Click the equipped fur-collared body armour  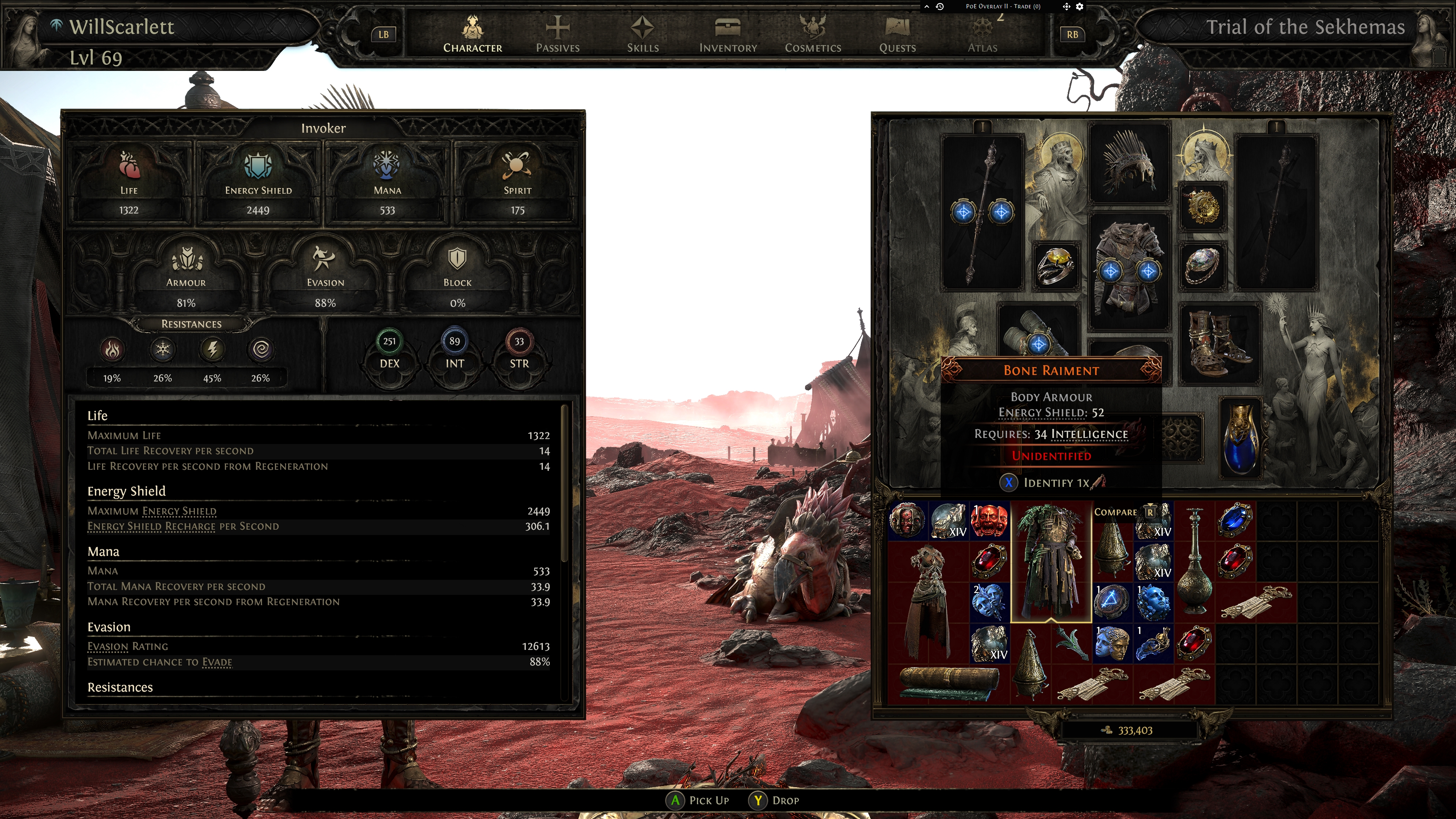pos(1129,270)
